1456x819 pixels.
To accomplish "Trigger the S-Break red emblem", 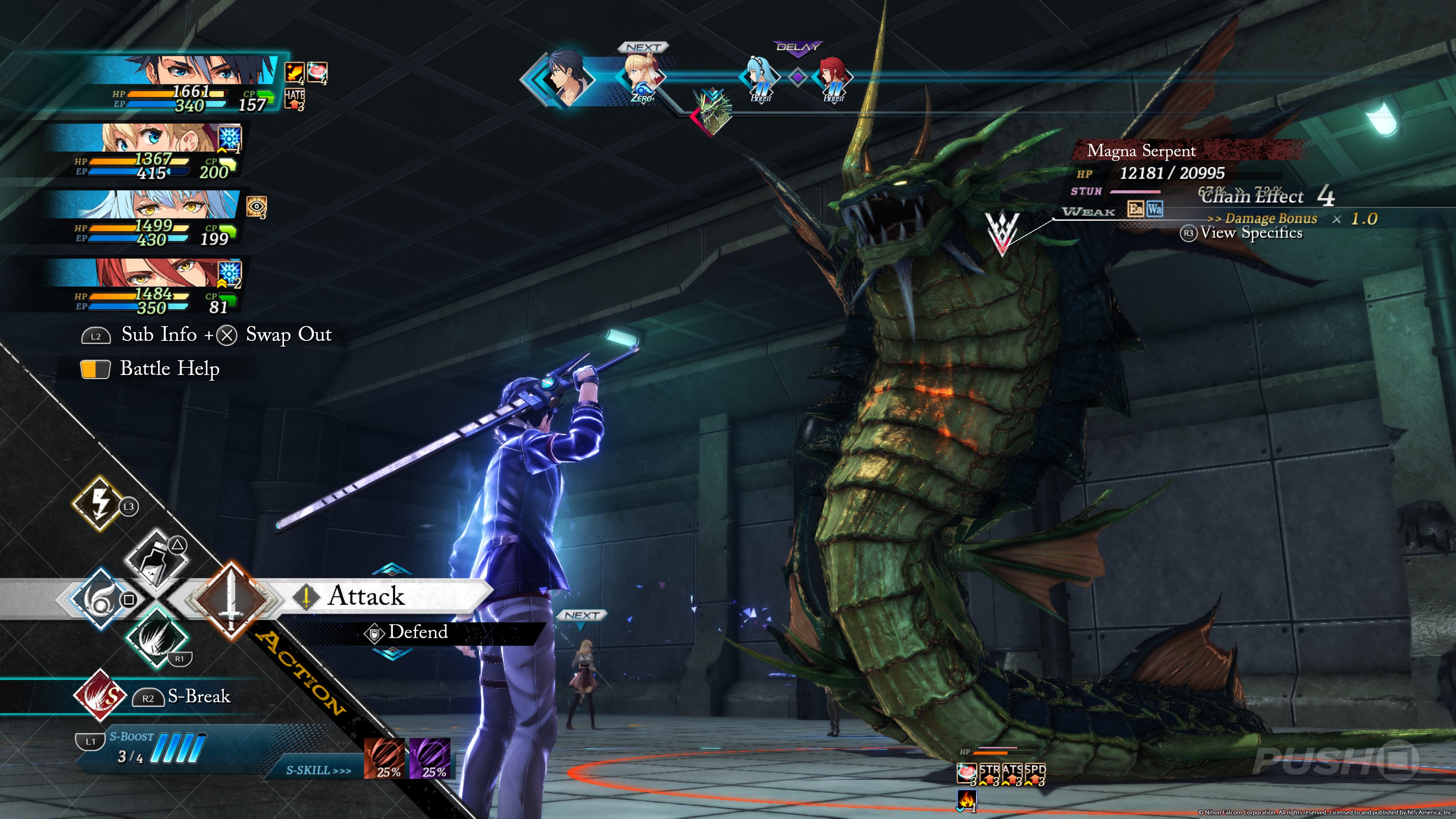I will pyautogui.click(x=100, y=696).
